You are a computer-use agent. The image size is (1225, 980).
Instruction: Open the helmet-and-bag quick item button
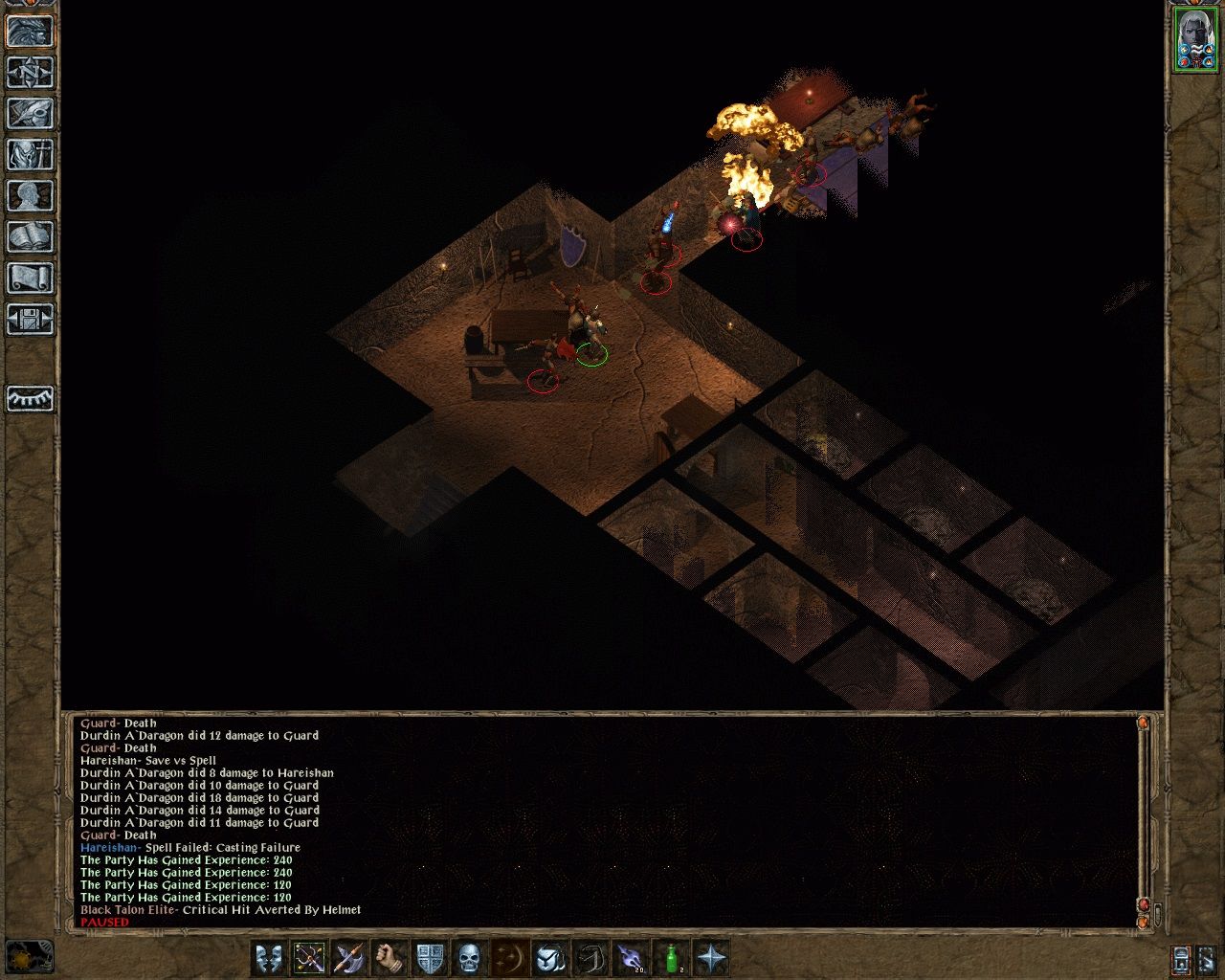pos(550,958)
